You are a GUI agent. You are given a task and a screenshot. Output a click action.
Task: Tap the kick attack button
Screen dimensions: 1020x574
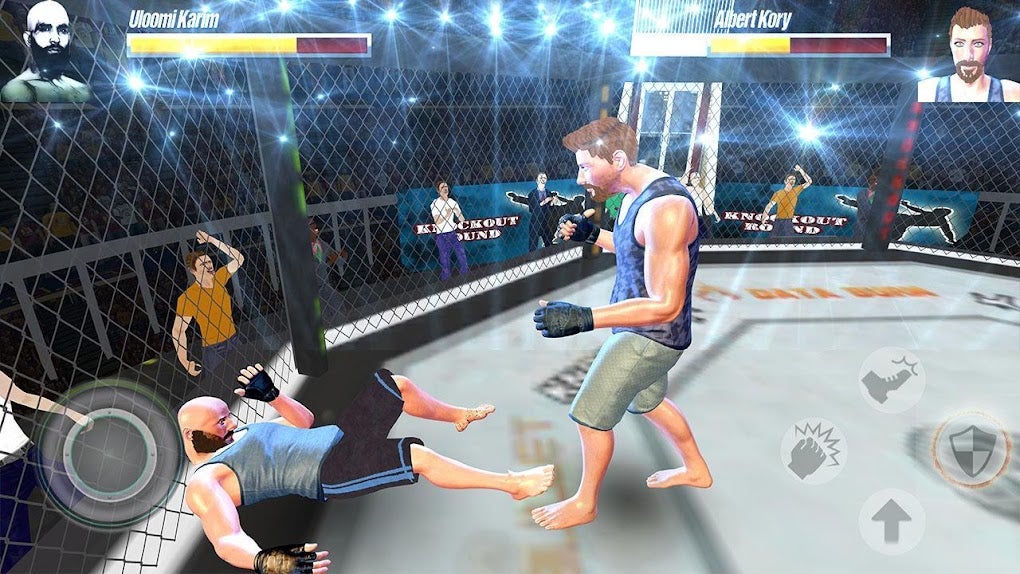click(x=891, y=380)
